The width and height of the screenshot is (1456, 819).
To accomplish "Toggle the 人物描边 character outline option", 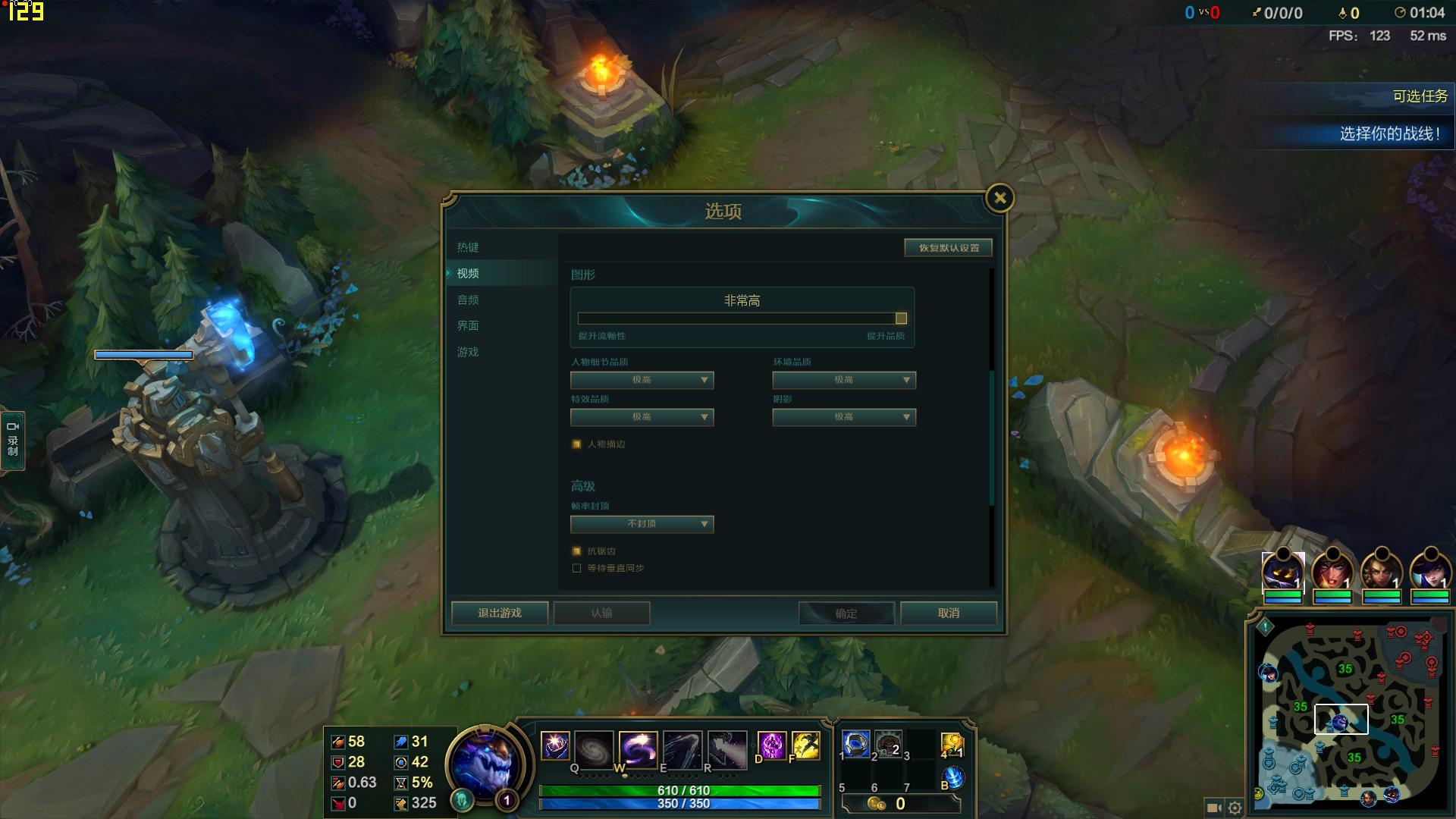I will [x=577, y=444].
